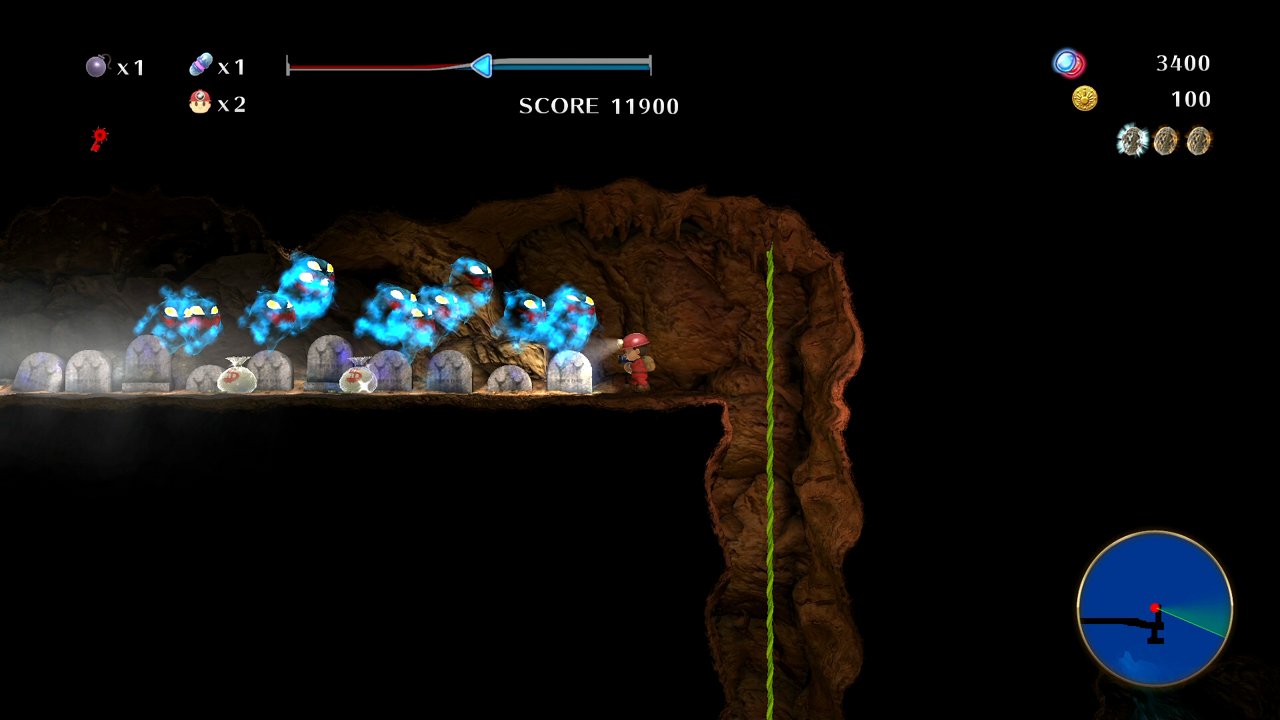Click the energy bar arrow marker
Viewport: 1280px width, 720px height.
coord(483,65)
